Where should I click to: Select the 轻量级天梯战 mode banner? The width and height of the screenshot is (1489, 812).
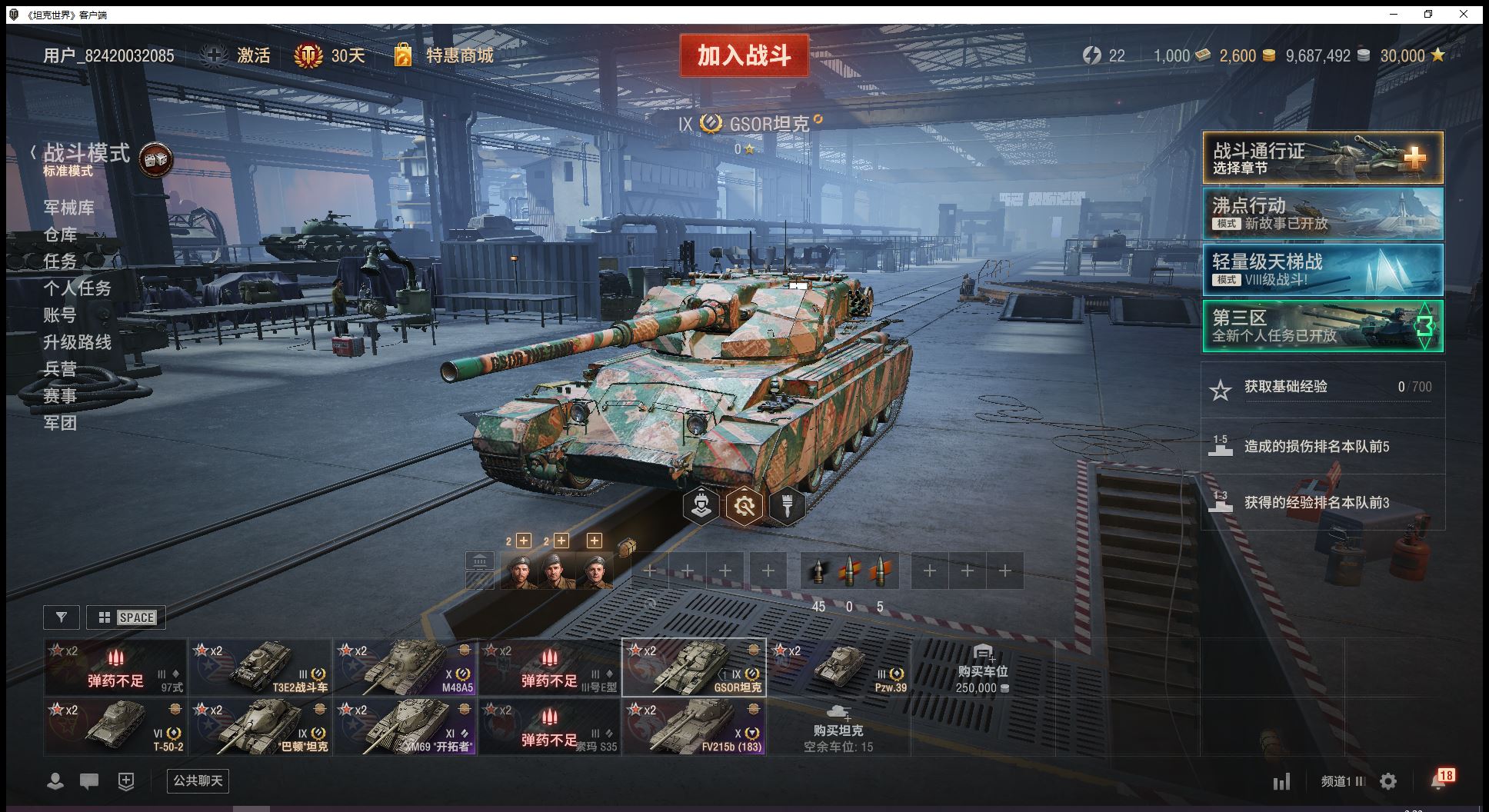(1322, 270)
